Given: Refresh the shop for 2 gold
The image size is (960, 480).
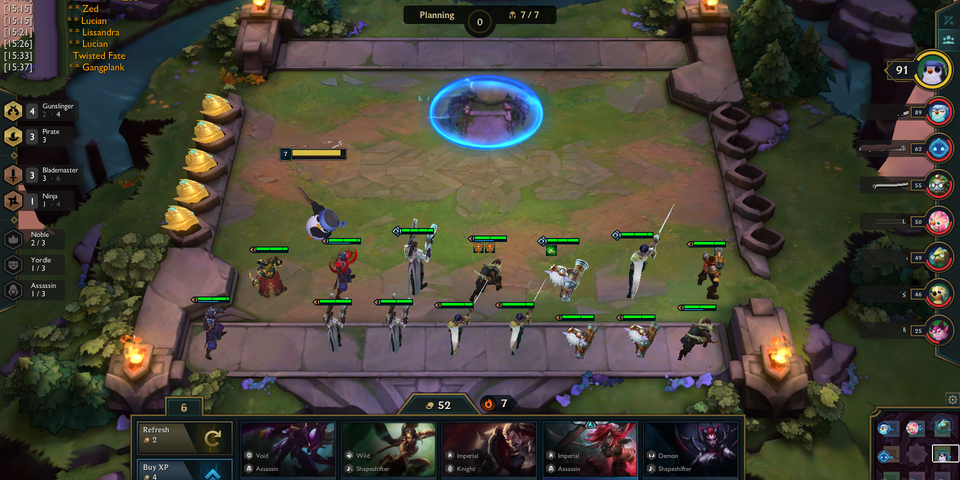Looking at the screenshot, I should point(185,437).
